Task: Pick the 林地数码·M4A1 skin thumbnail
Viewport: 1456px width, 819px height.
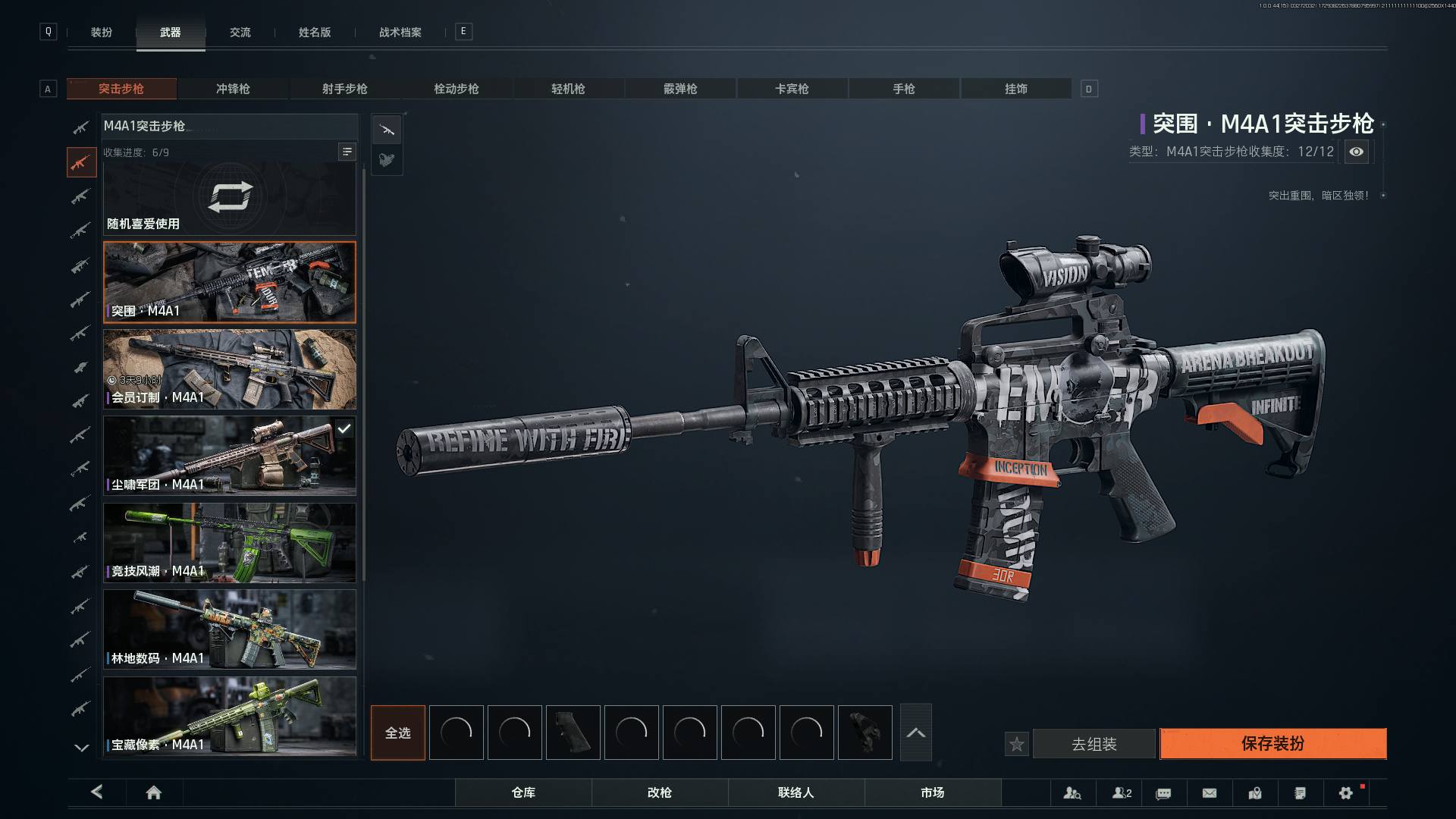Action: tap(229, 629)
